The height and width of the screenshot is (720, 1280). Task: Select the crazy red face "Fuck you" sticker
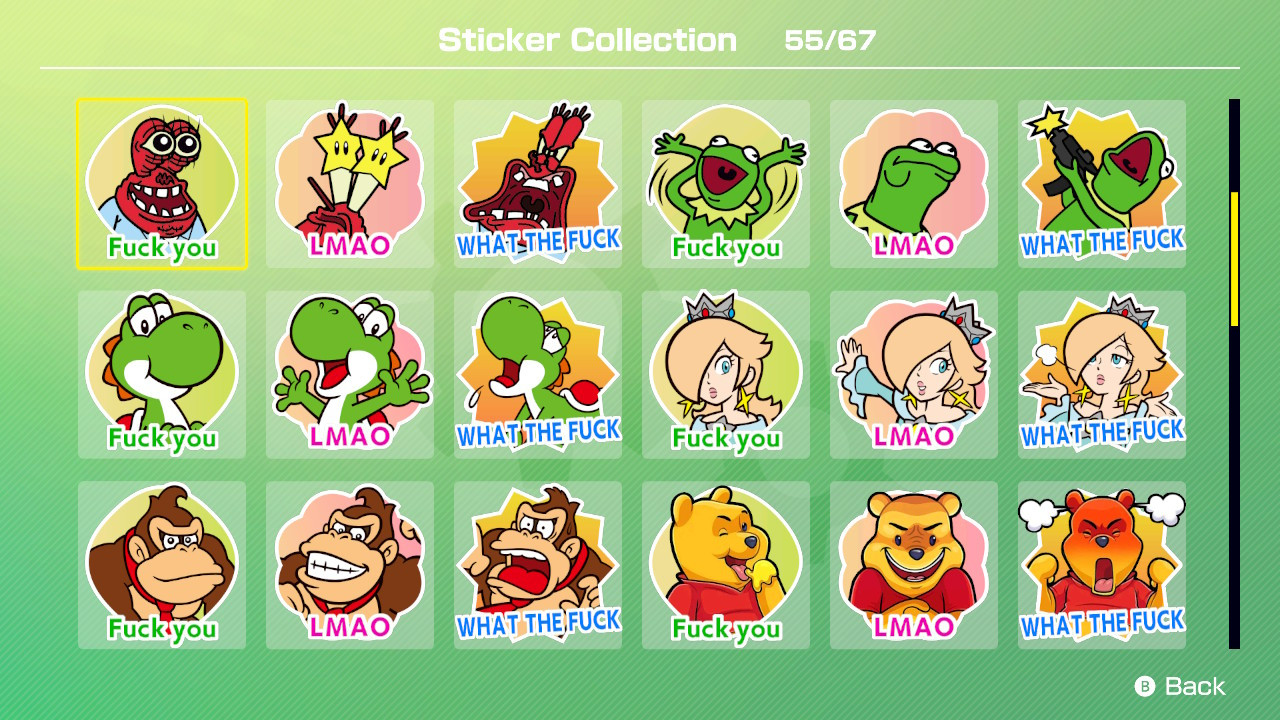click(x=162, y=183)
